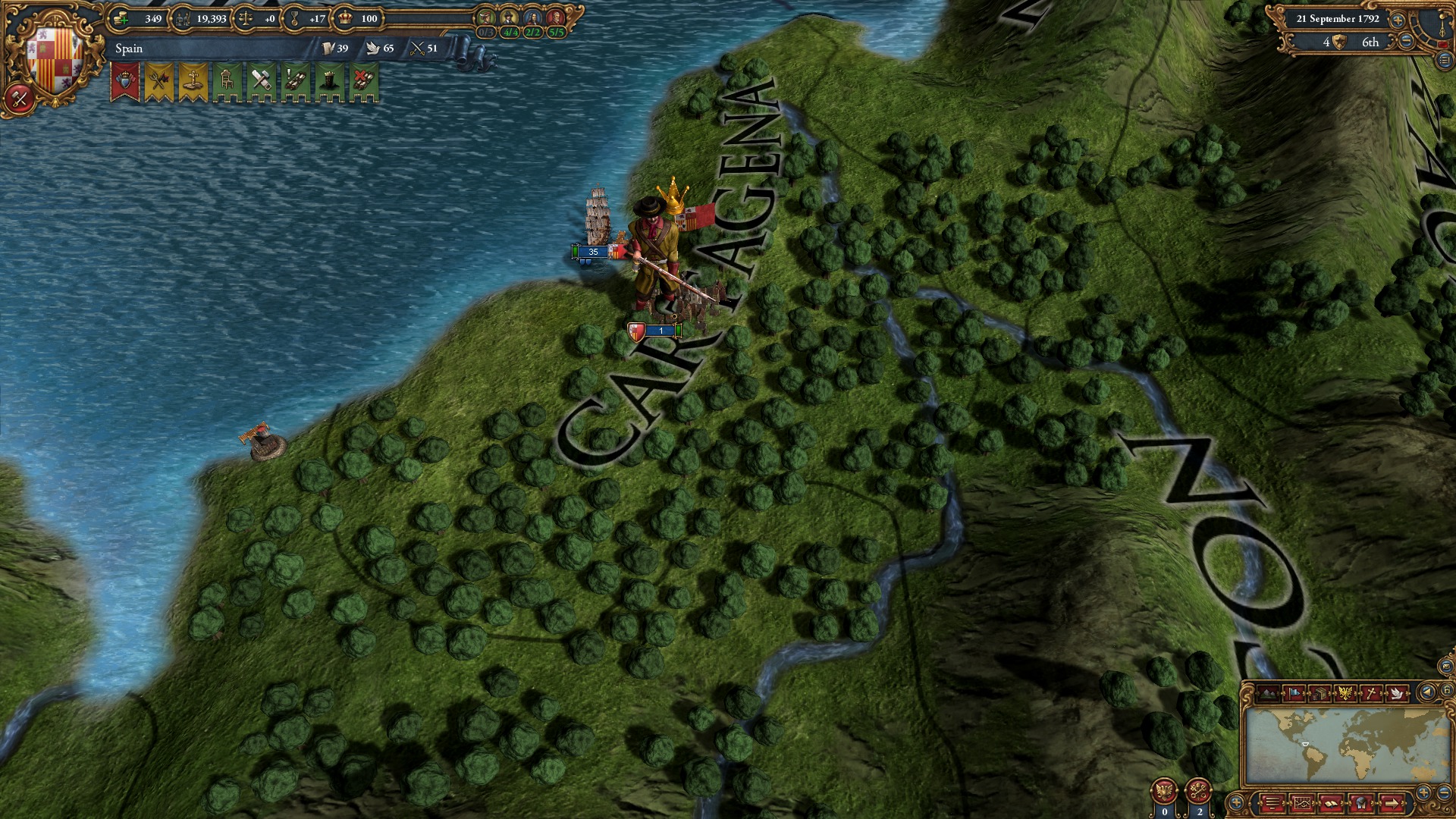Open Spain's country view via coat of arms shield
1456x819 pixels.
coord(53,57)
